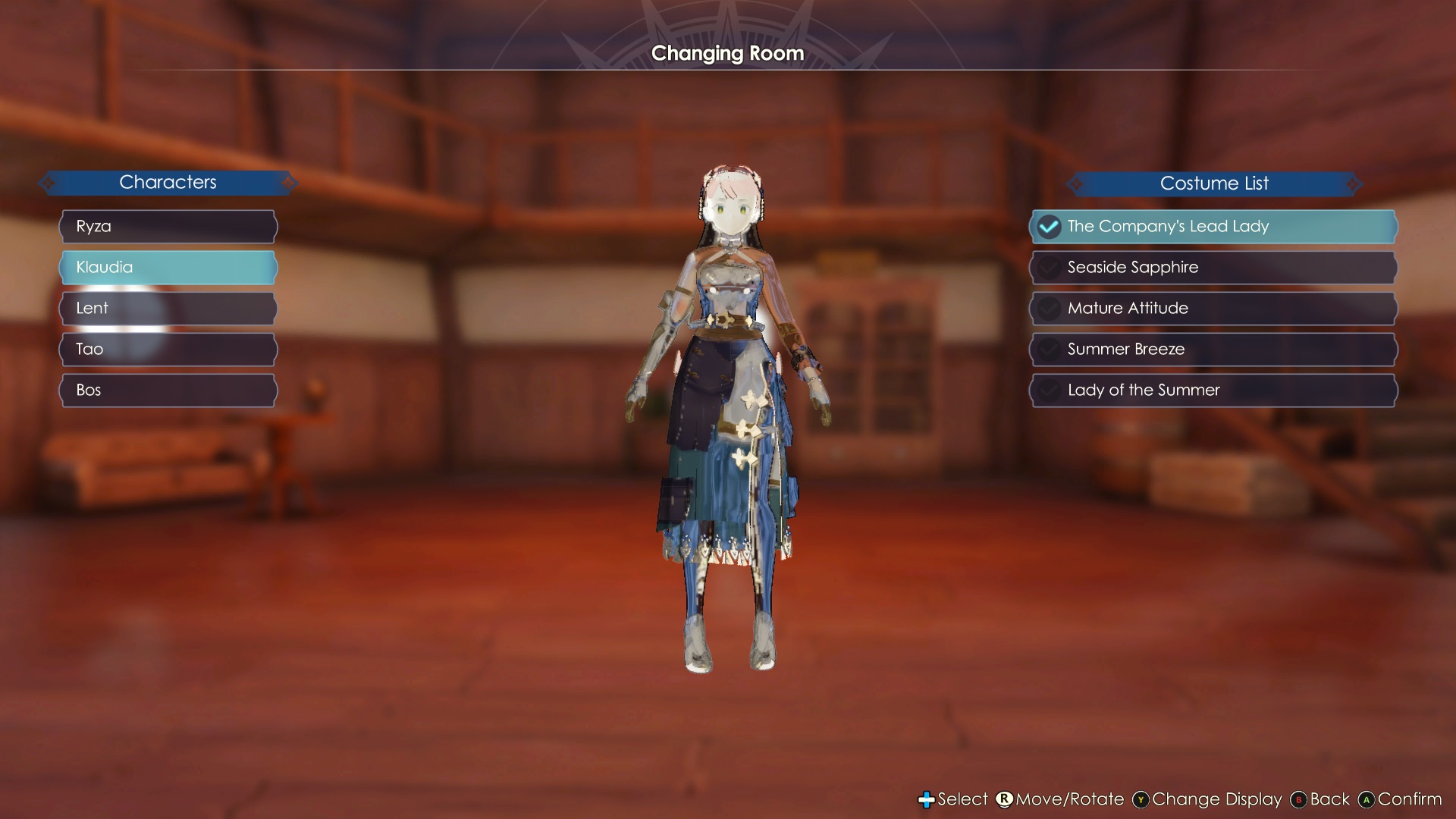This screenshot has height=819, width=1456.
Task: Click the left diamond arrow on the Characters banner
Action: coord(49,182)
